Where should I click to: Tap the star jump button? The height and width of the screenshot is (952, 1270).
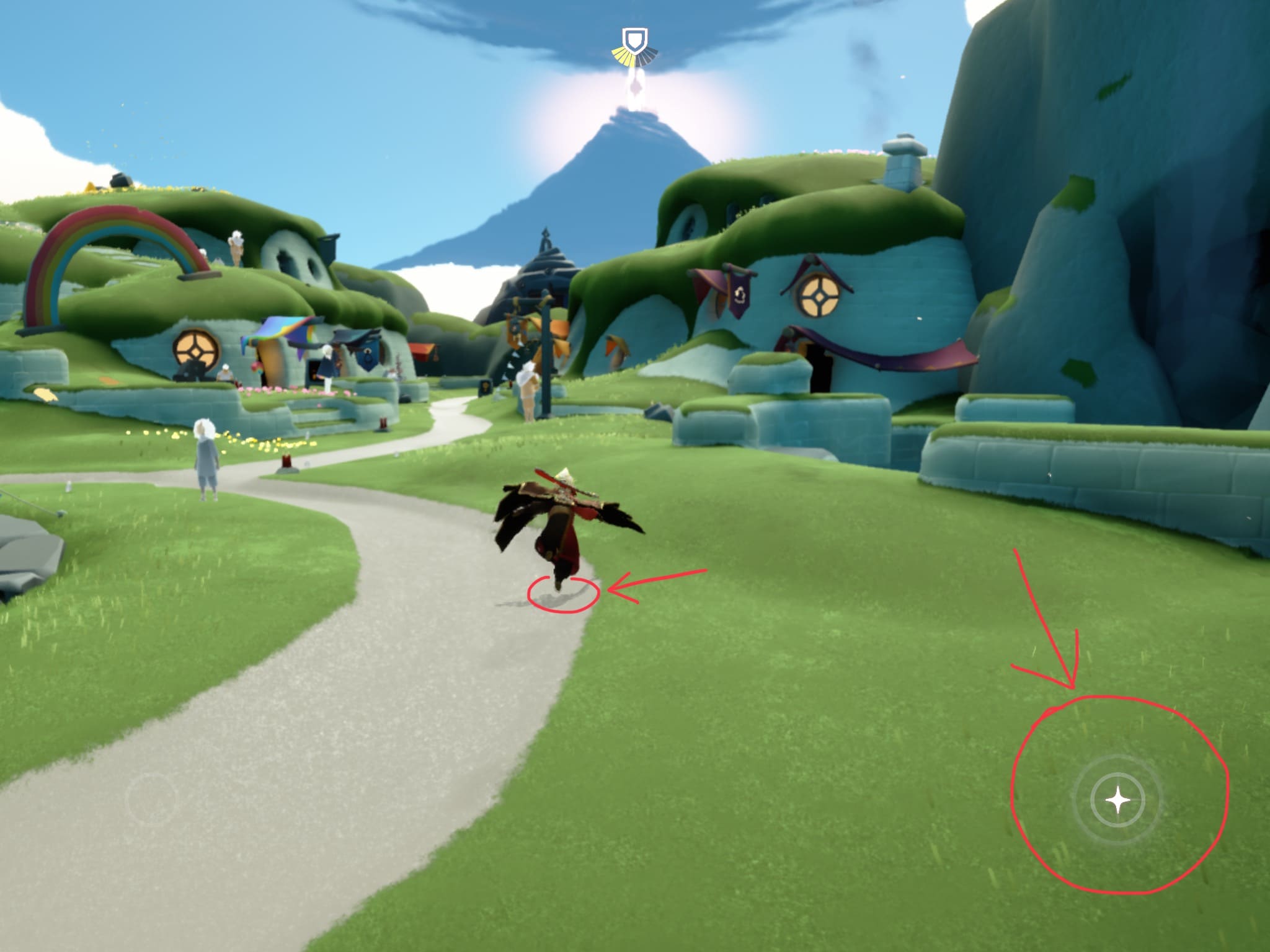tap(1117, 800)
